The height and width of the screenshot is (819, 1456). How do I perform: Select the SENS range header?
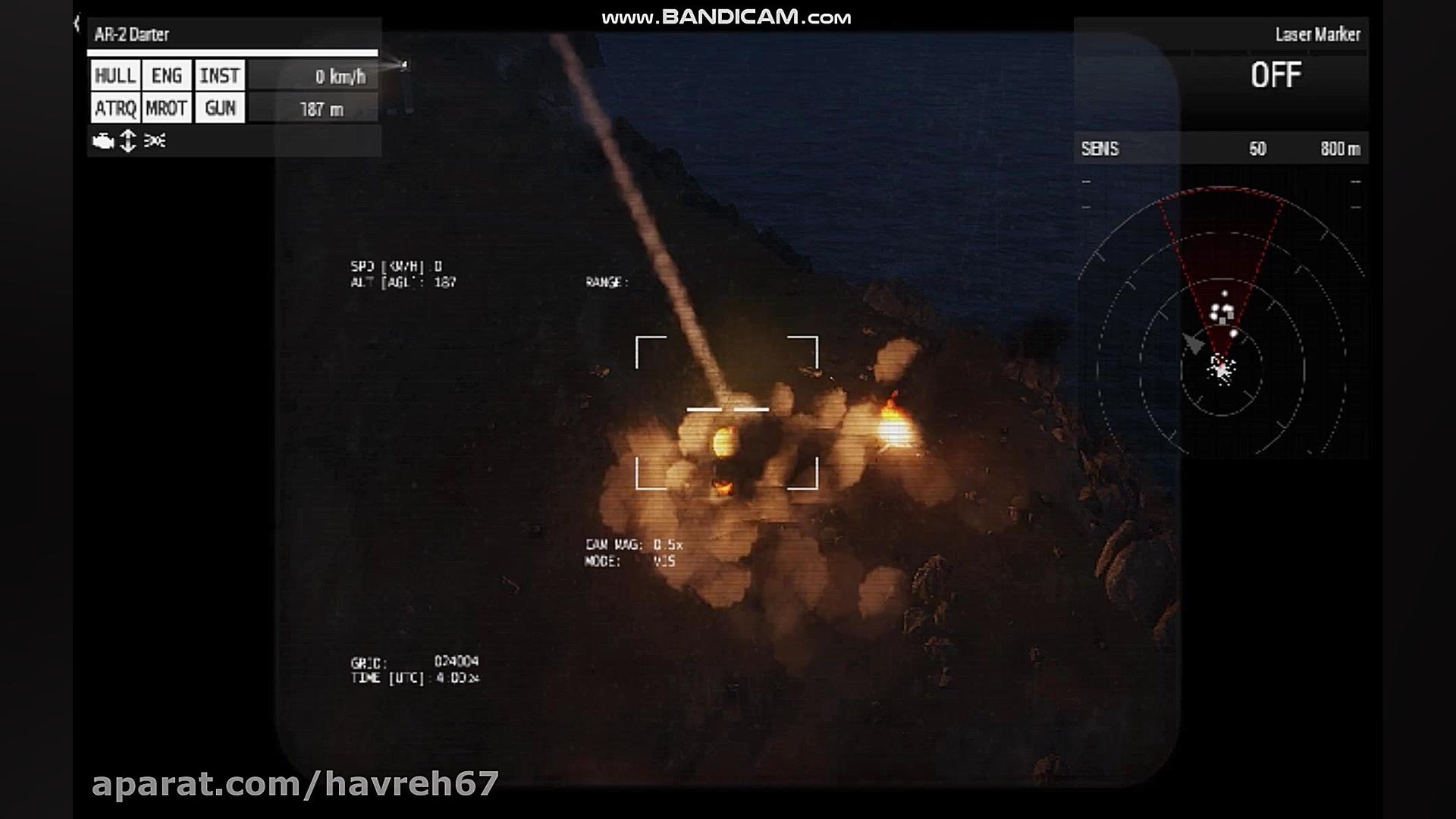coord(1221,149)
